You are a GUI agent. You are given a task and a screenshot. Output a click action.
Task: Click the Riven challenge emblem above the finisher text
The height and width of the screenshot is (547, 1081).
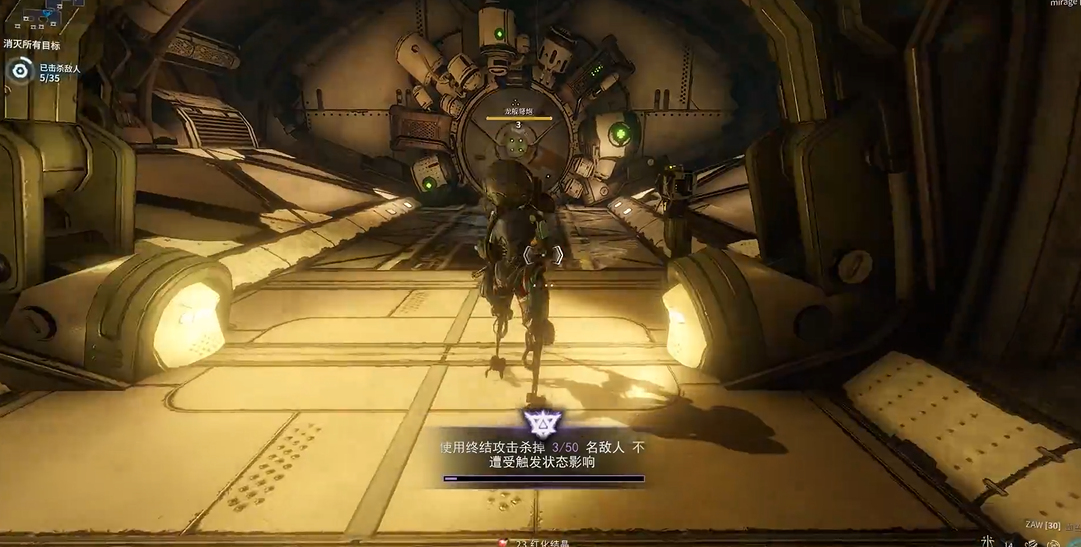point(538,423)
